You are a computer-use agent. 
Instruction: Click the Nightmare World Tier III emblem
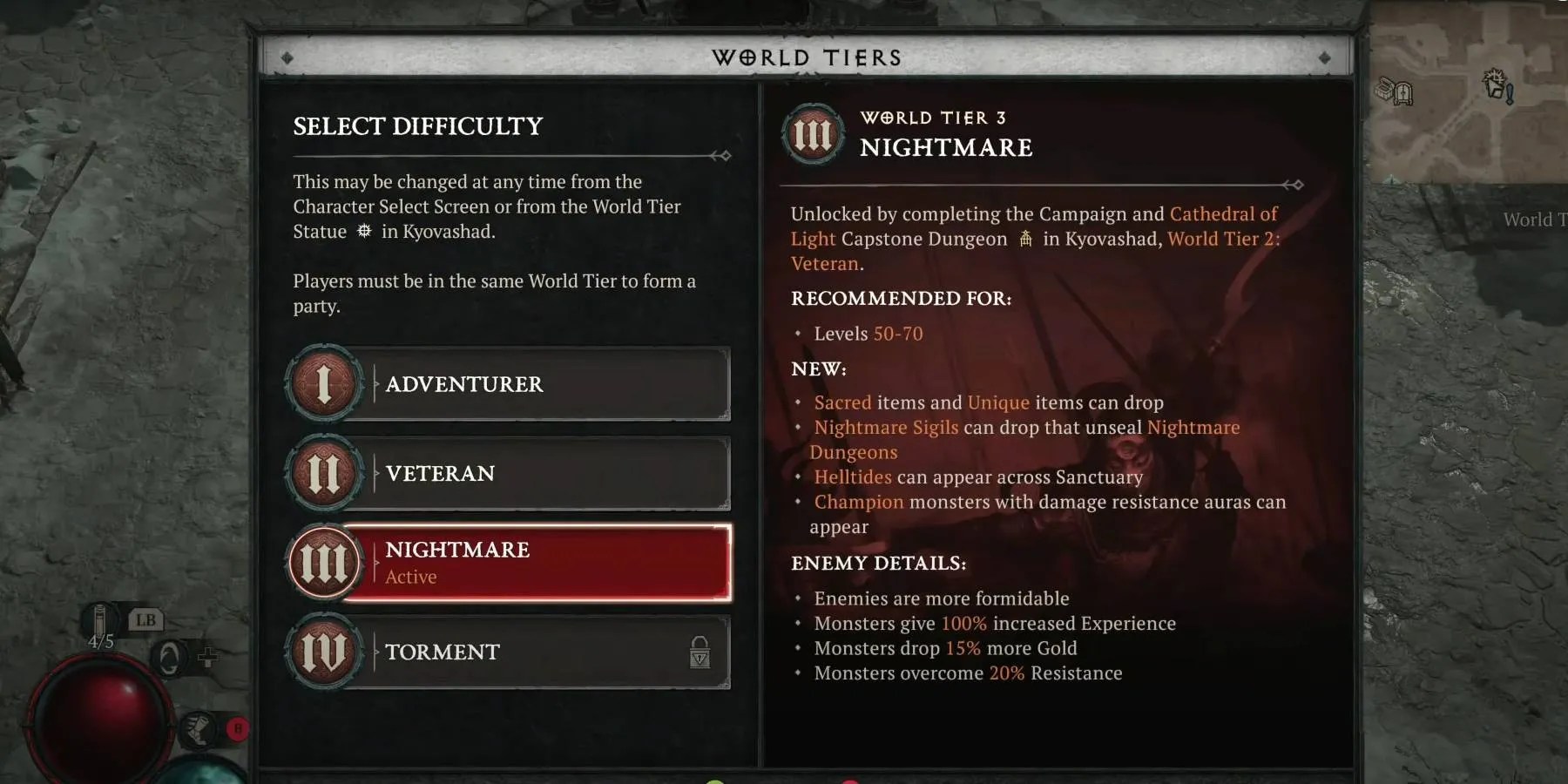[x=327, y=562]
